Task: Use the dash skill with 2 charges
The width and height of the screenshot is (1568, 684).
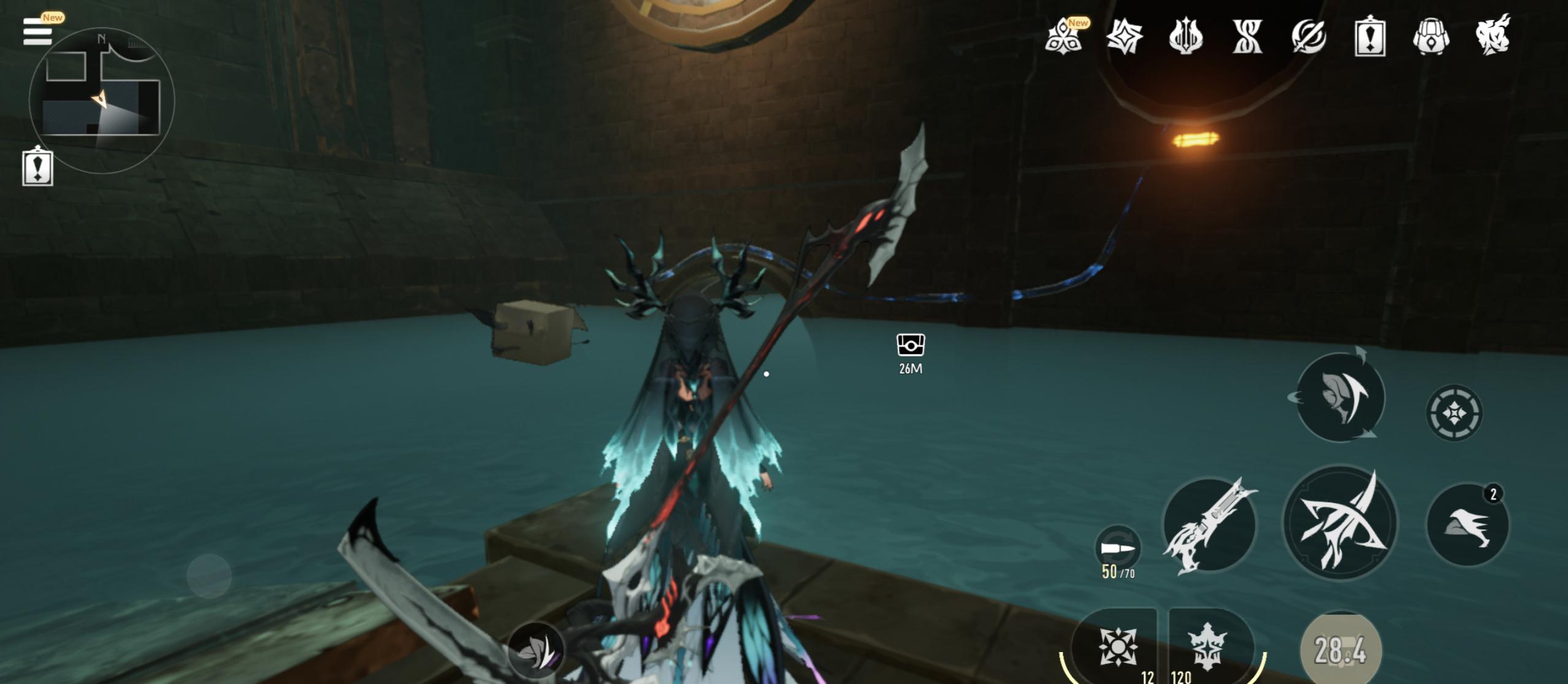Action: [x=1467, y=525]
